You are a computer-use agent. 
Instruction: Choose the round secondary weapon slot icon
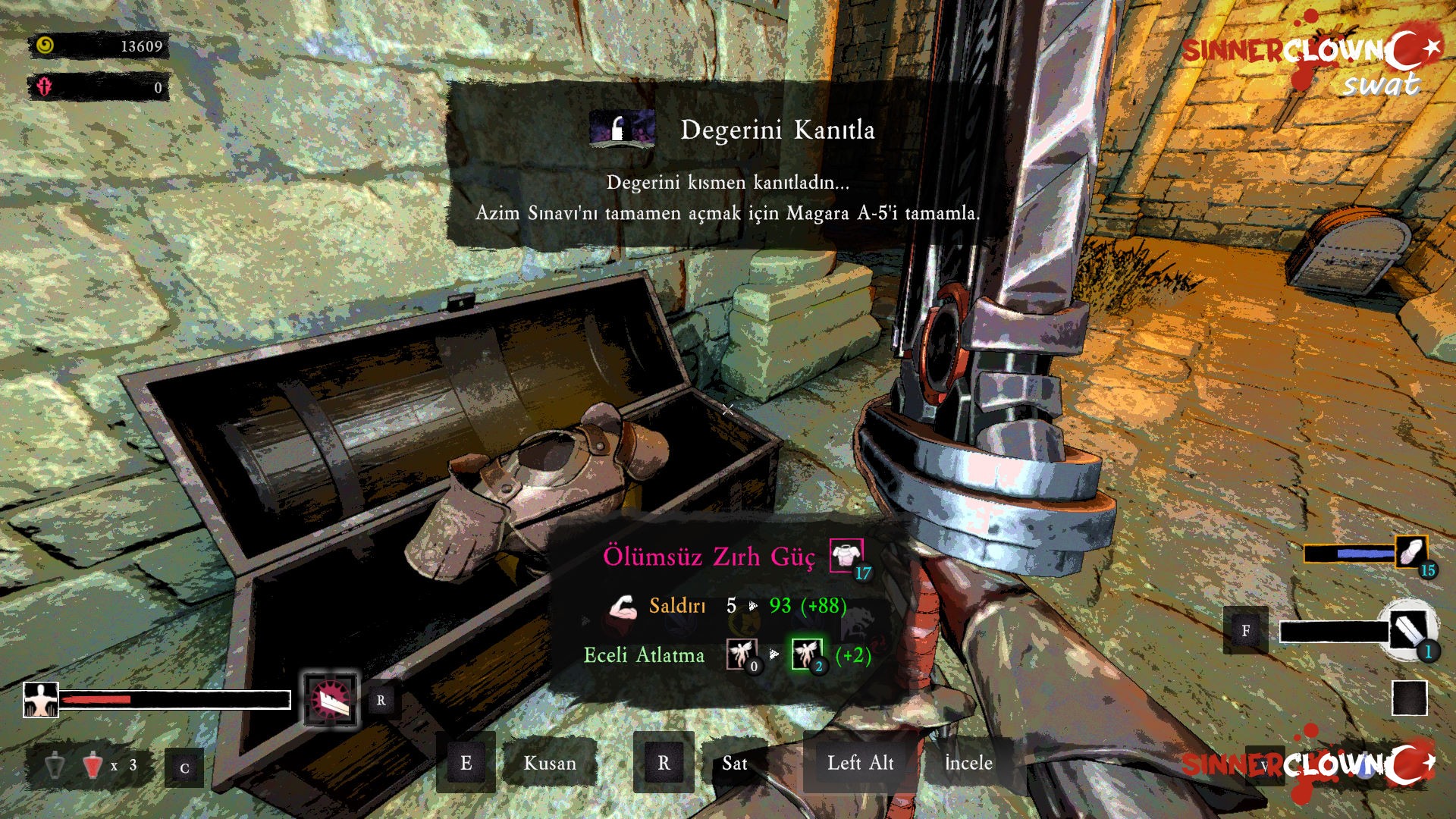click(x=1408, y=629)
